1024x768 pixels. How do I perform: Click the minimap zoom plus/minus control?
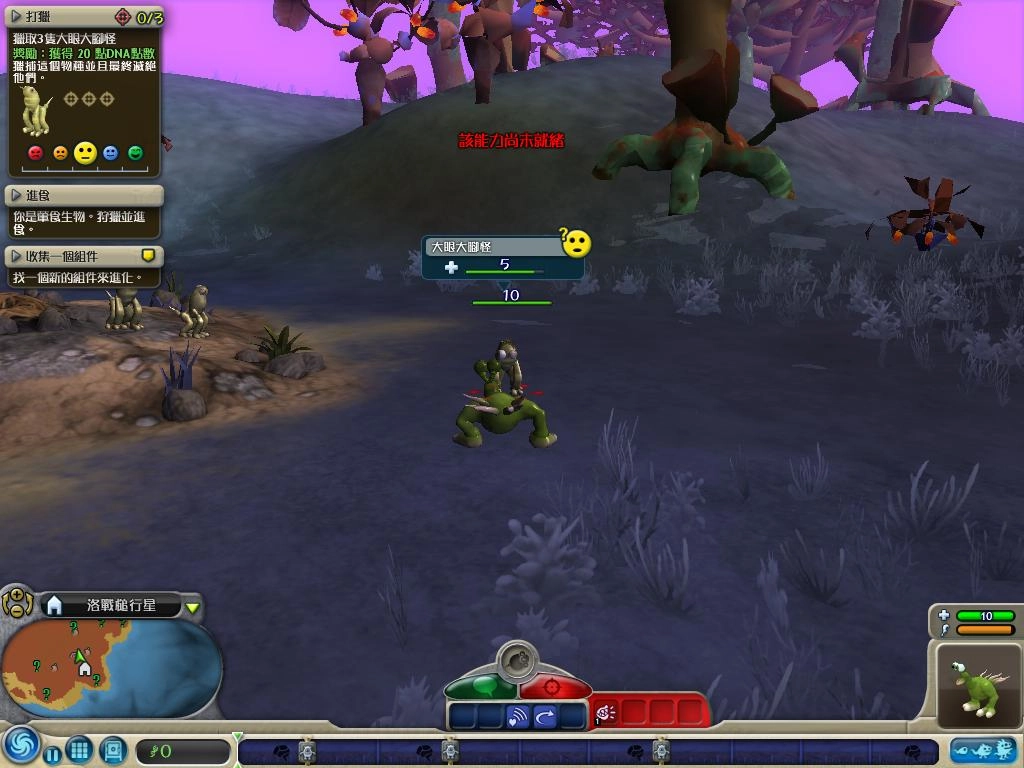(17, 602)
